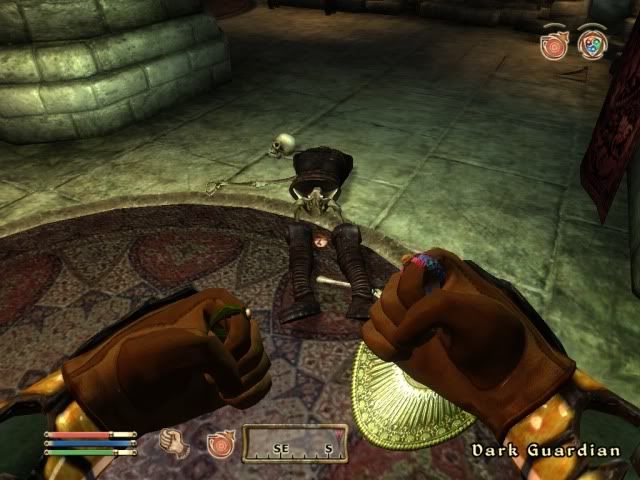The height and width of the screenshot is (480, 640).
Task: Click the red spiral active effect icon
Action: [x=553, y=45]
